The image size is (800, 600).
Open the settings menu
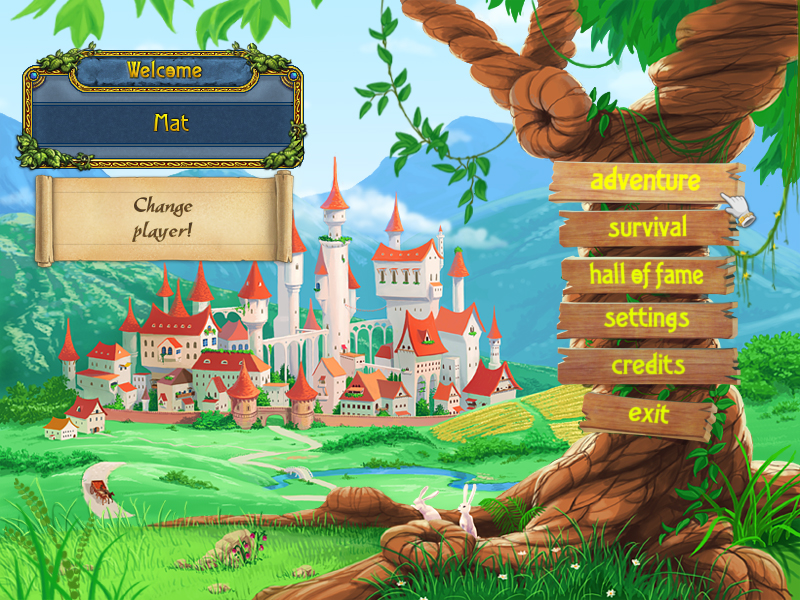(647, 319)
